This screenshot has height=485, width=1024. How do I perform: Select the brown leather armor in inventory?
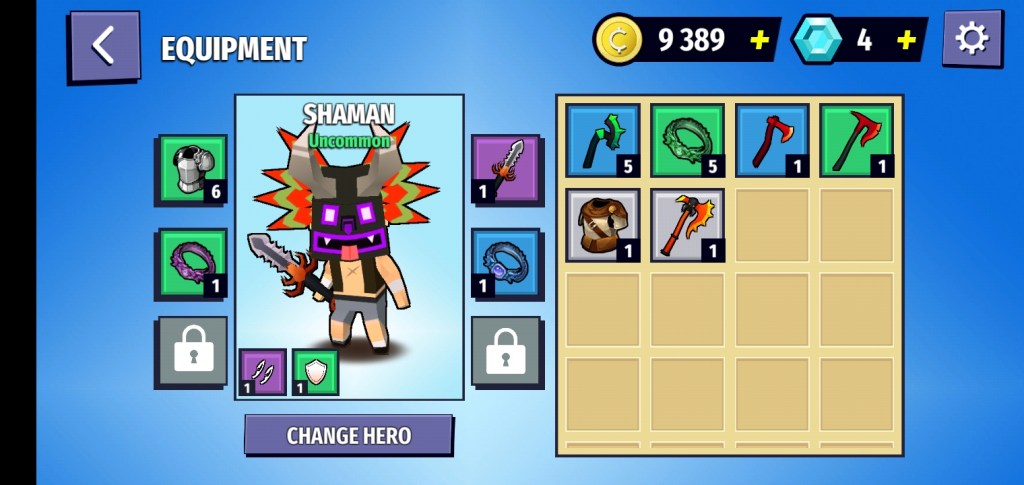[x=603, y=225]
